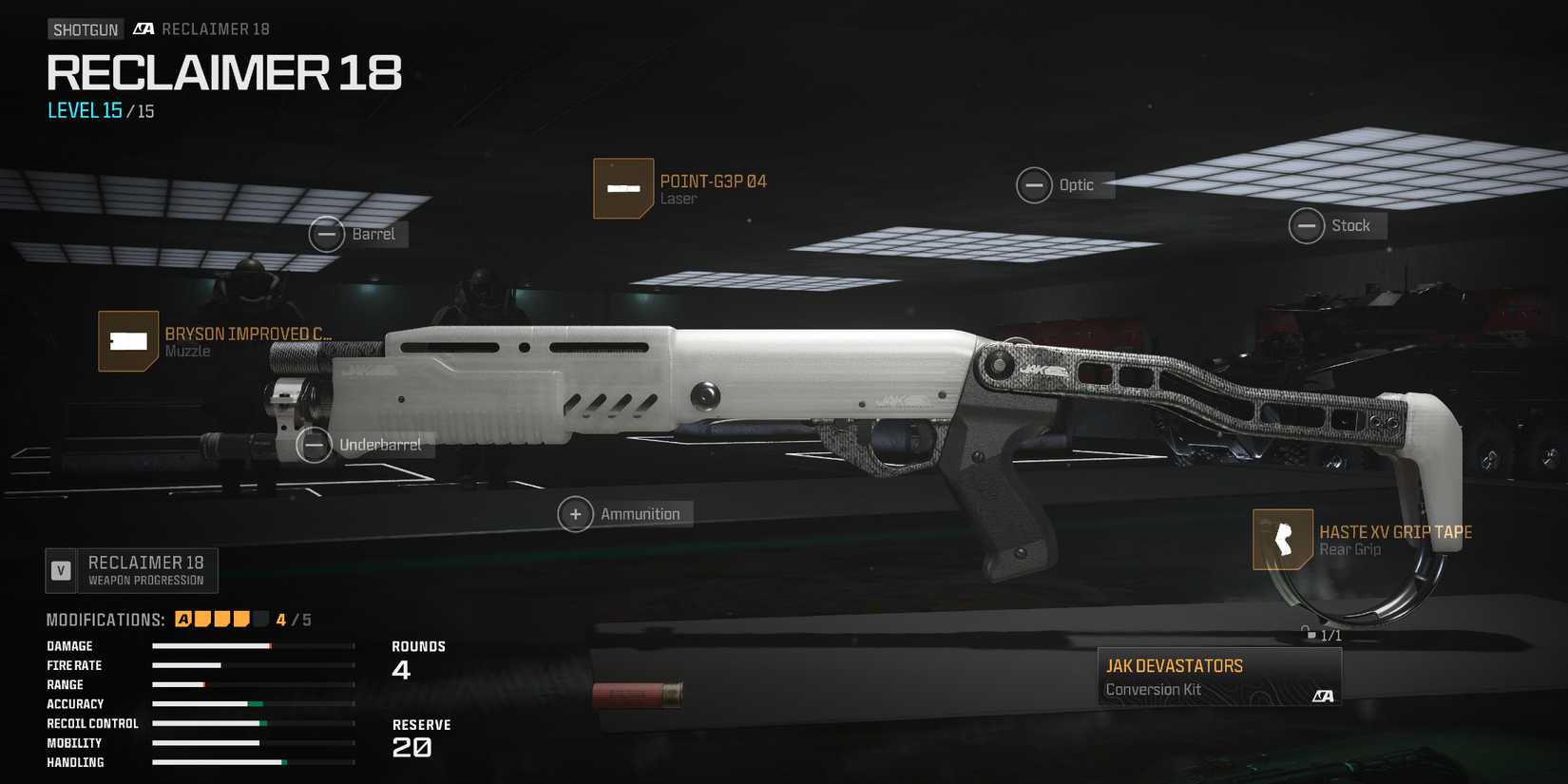This screenshot has width=1568, height=784.
Task: Open Weapon Progression
Action: pyautogui.click(x=145, y=569)
